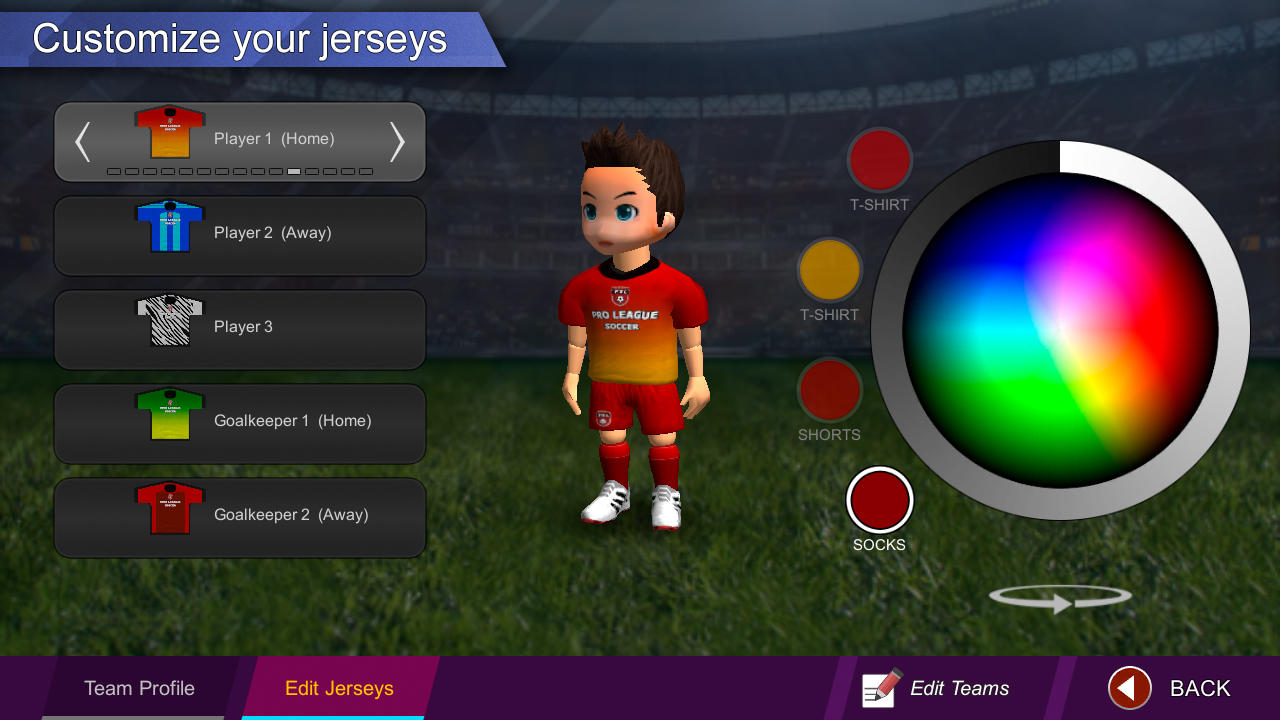Viewport: 1280px width, 720px height.
Task: Select the Player 2 Away jersey thumbnail
Action: pos(167,228)
